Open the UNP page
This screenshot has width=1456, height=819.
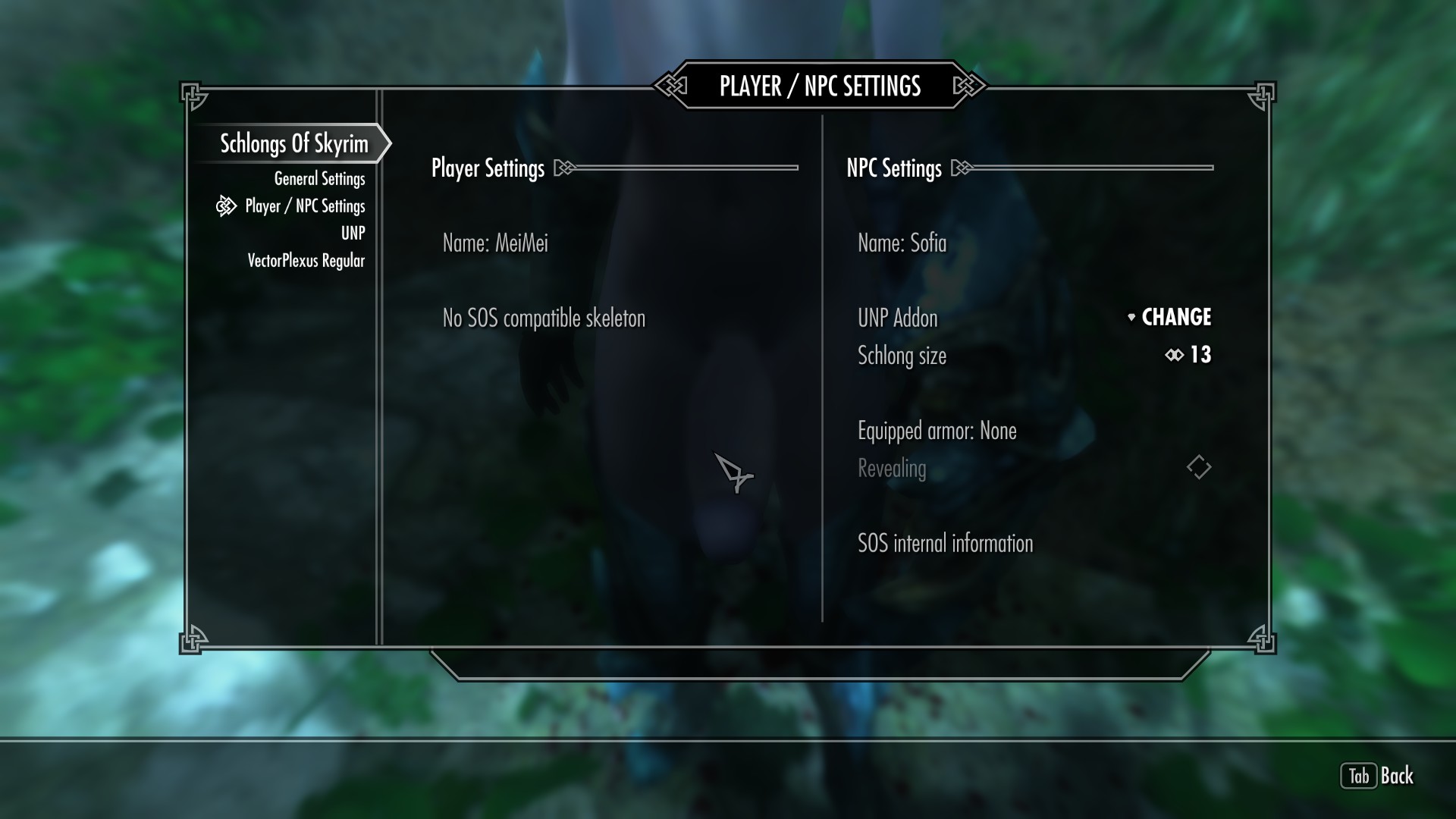[x=353, y=234]
